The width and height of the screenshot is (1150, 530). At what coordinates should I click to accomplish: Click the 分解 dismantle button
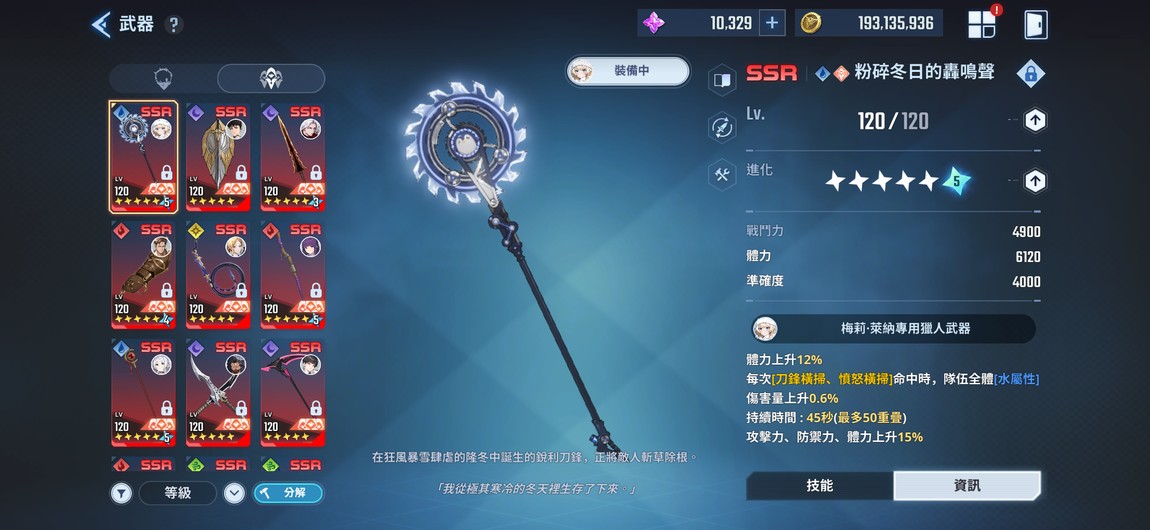(x=288, y=492)
